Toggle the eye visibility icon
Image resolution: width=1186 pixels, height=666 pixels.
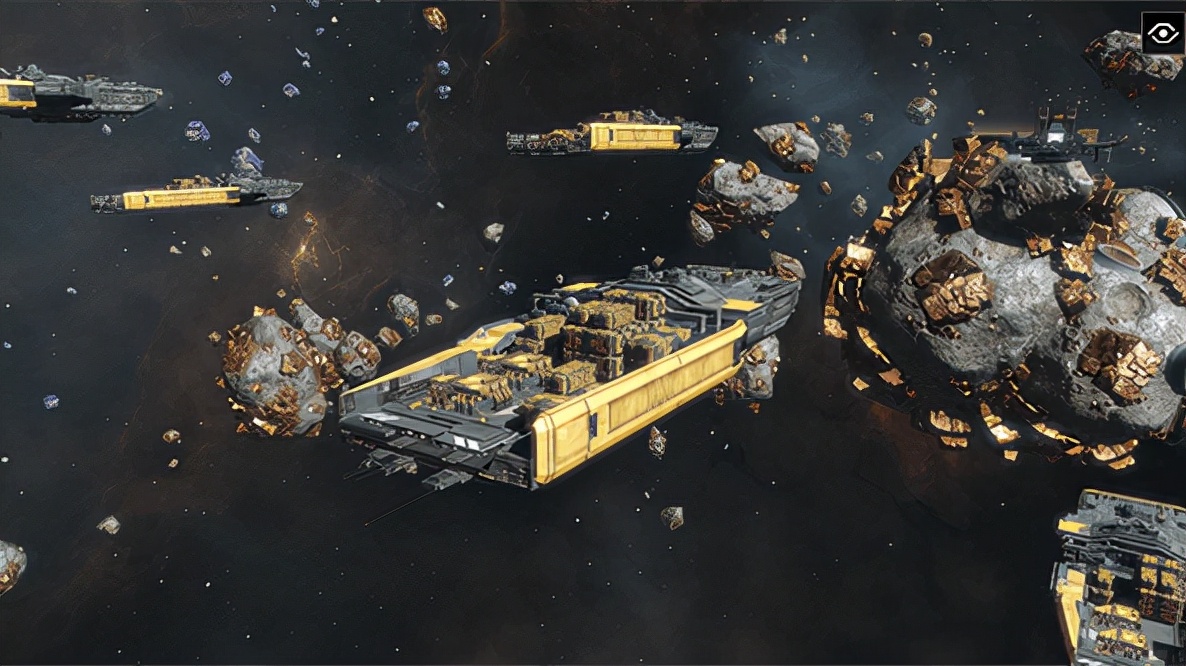(x=1162, y=33)
